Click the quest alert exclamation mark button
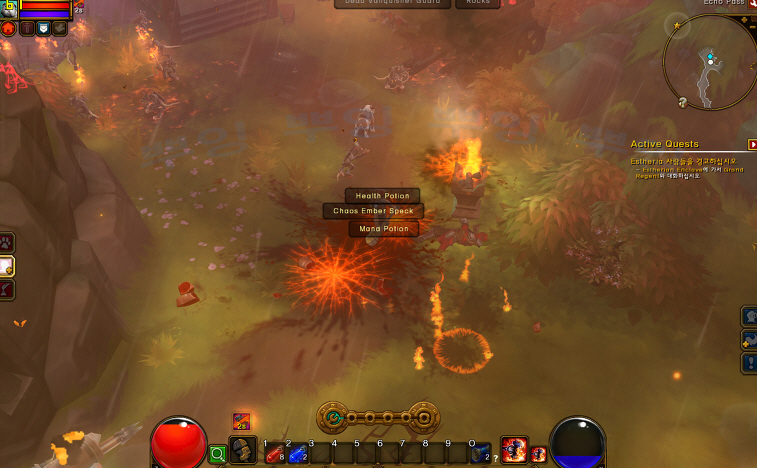 pyautogui.click(x=748, y=362)
